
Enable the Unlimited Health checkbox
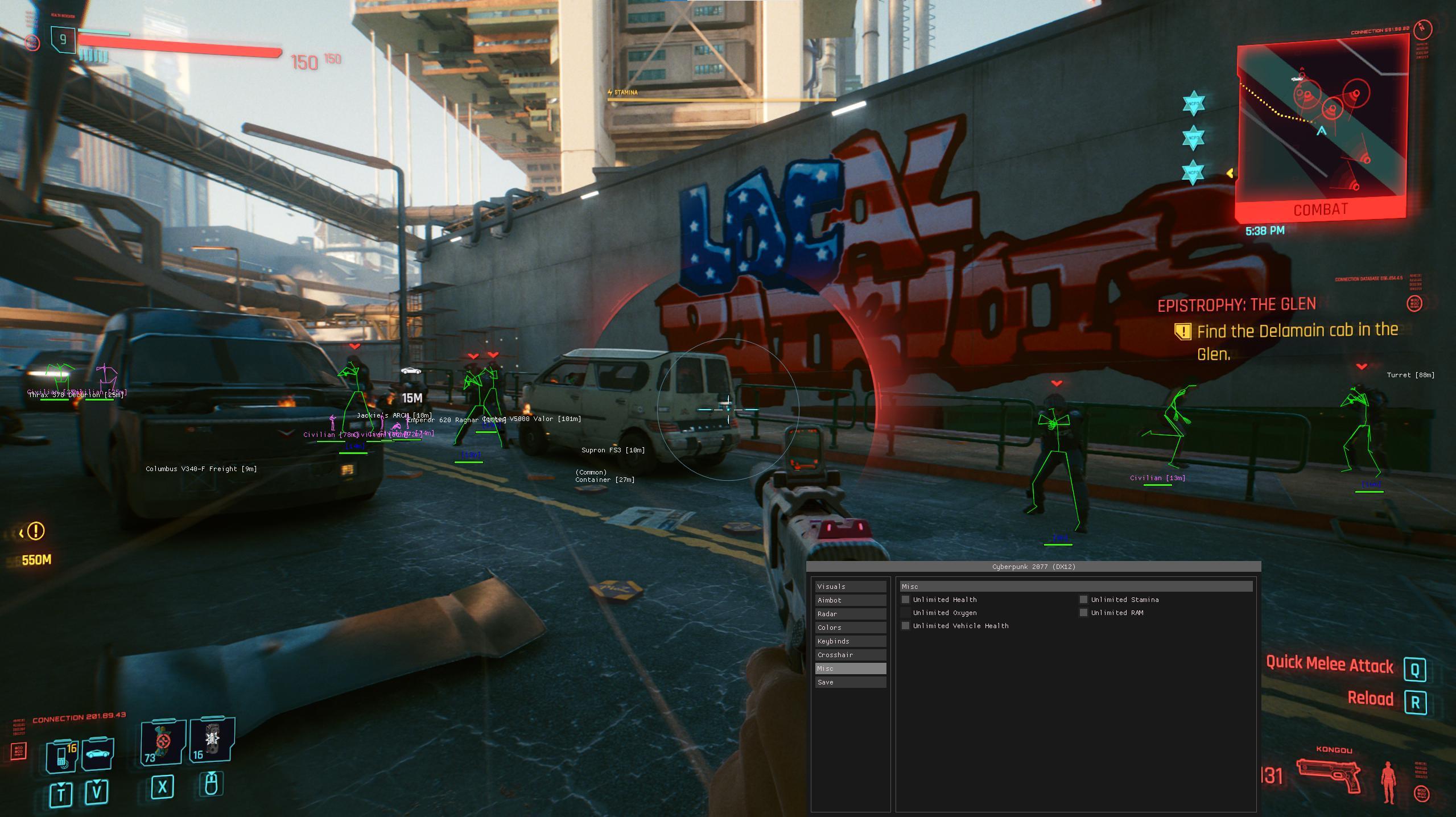(x=906, y=600)
